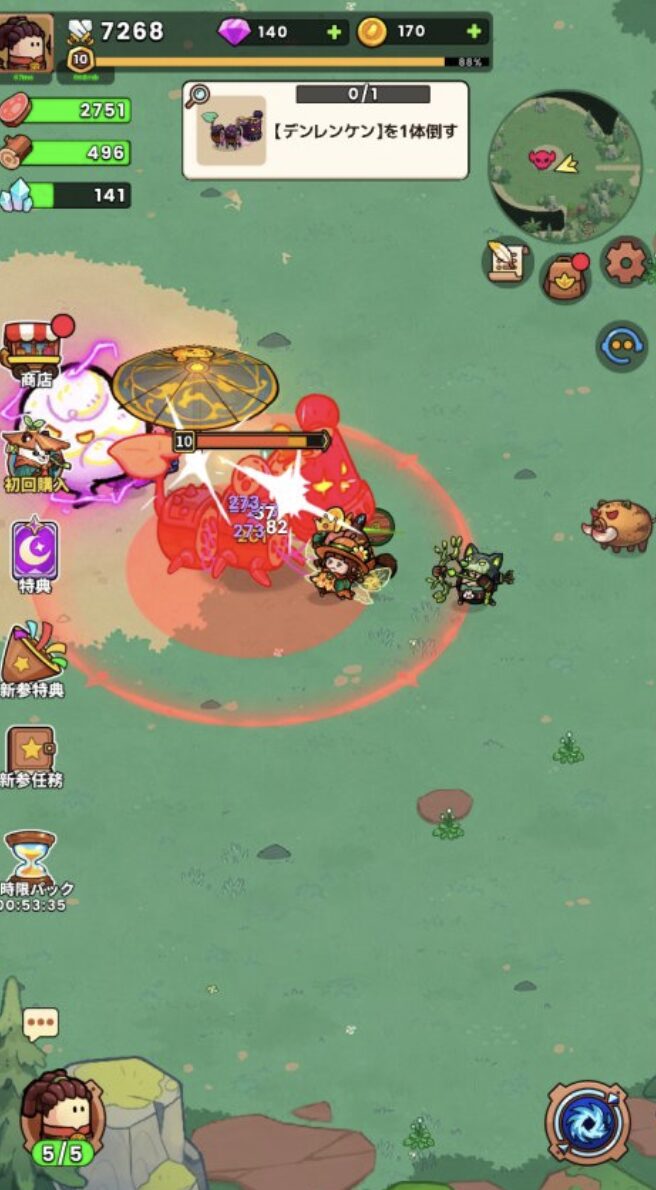The image size is (656, 1190).
Task: Open the quill and scroll quest log
Action: (507, 262)
